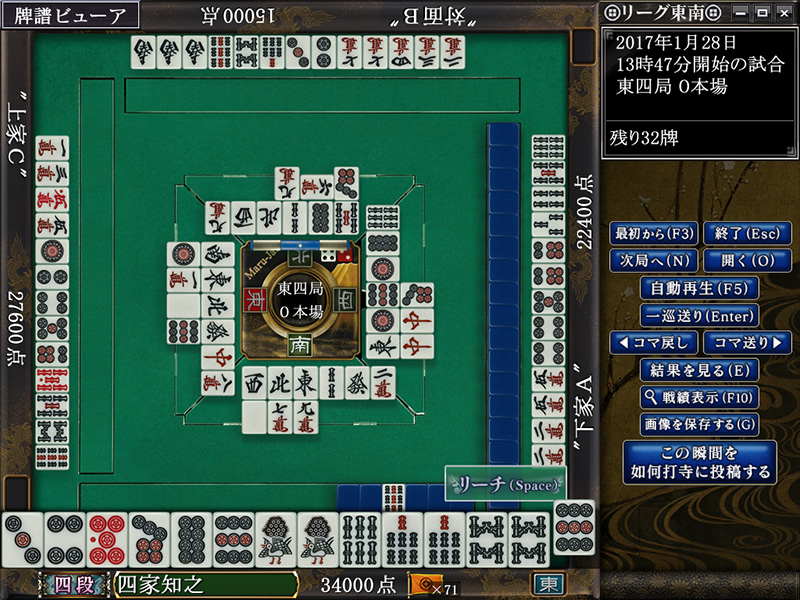Choose the 7-pin tile in hand

pos(149,540)
